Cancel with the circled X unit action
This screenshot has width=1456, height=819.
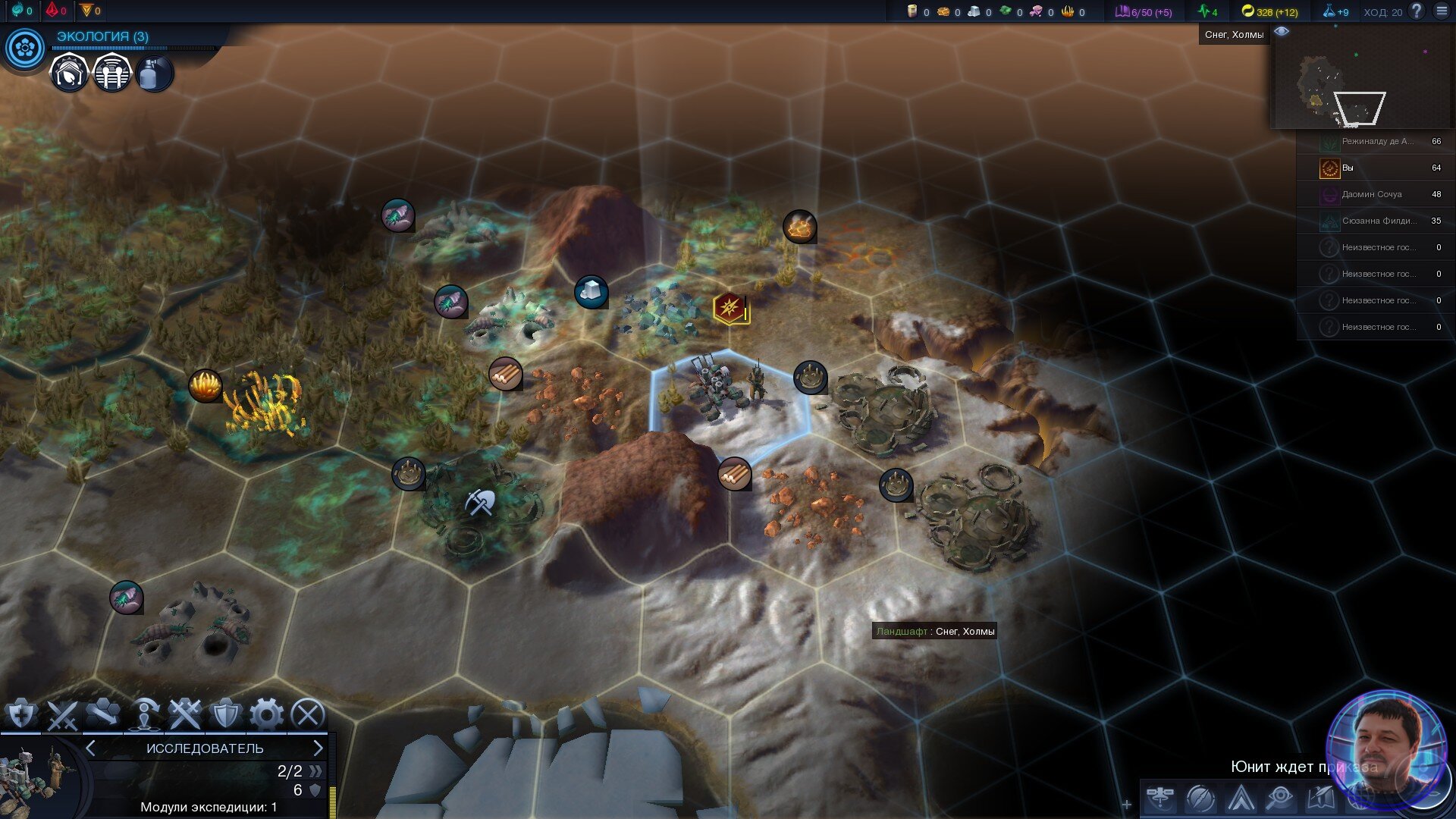click(x=307, y=714)
